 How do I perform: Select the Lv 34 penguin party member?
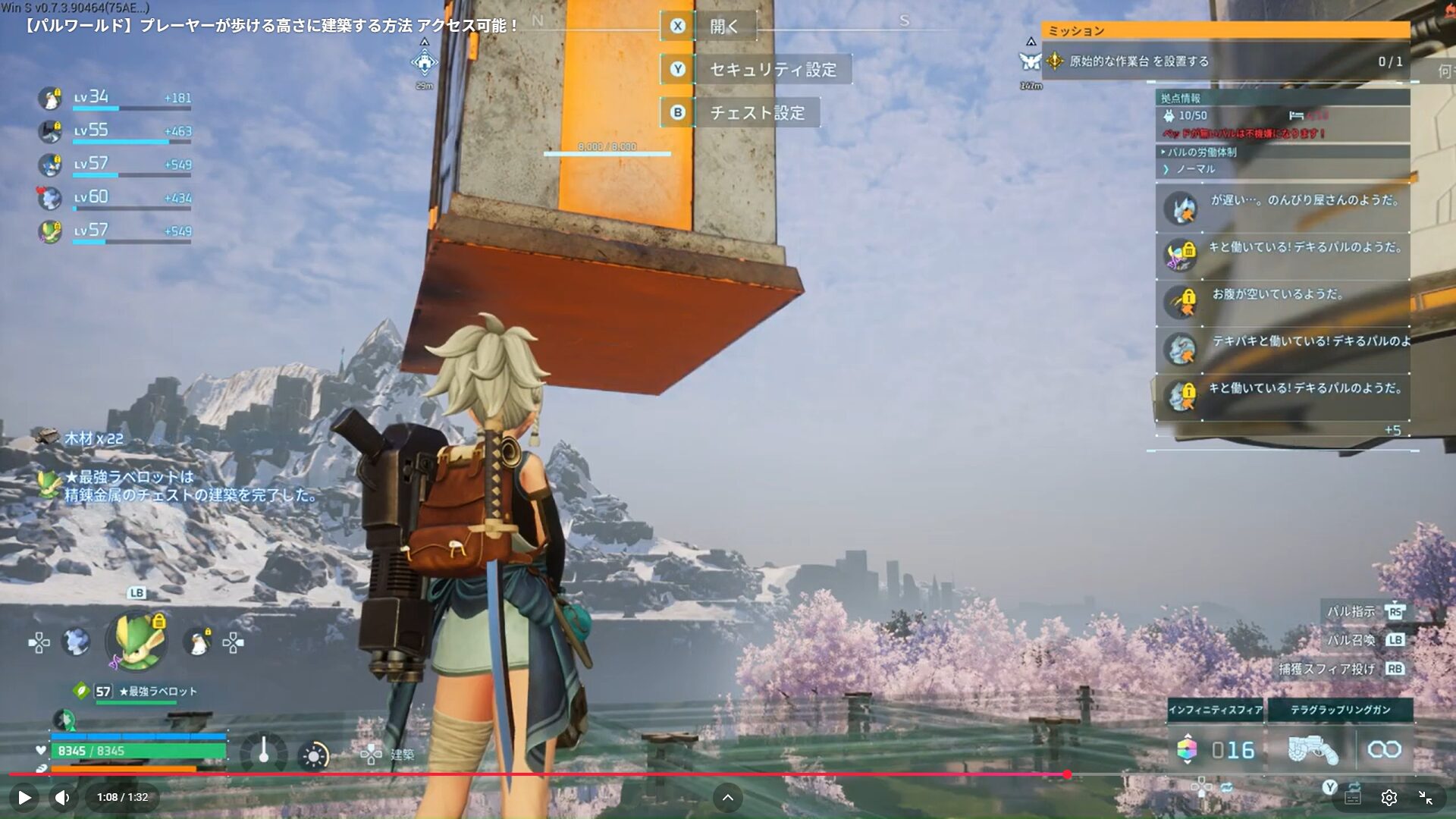[x=50, y=99]
